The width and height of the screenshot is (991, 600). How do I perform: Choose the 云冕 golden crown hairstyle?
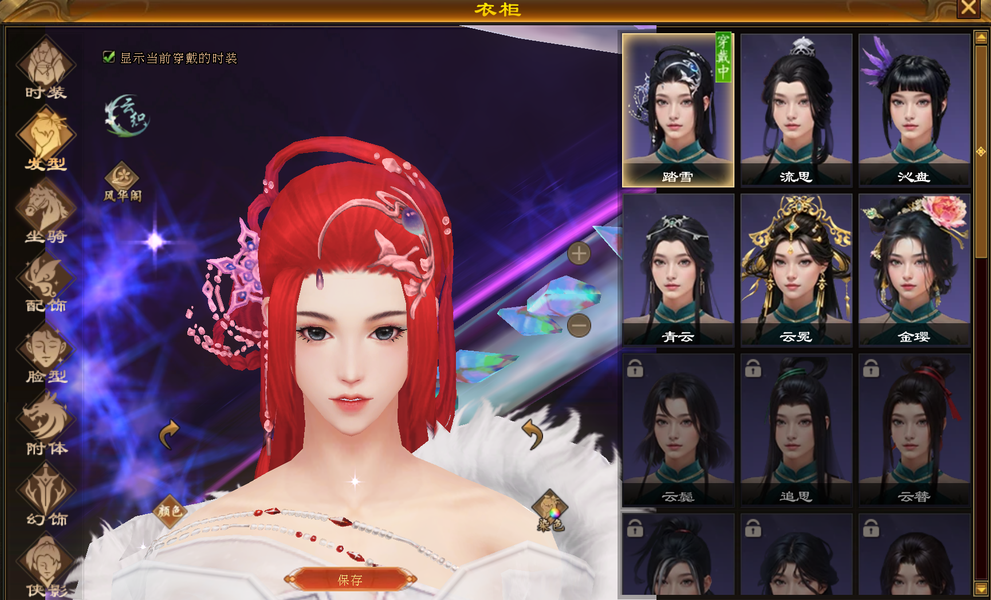pos(796,268)
